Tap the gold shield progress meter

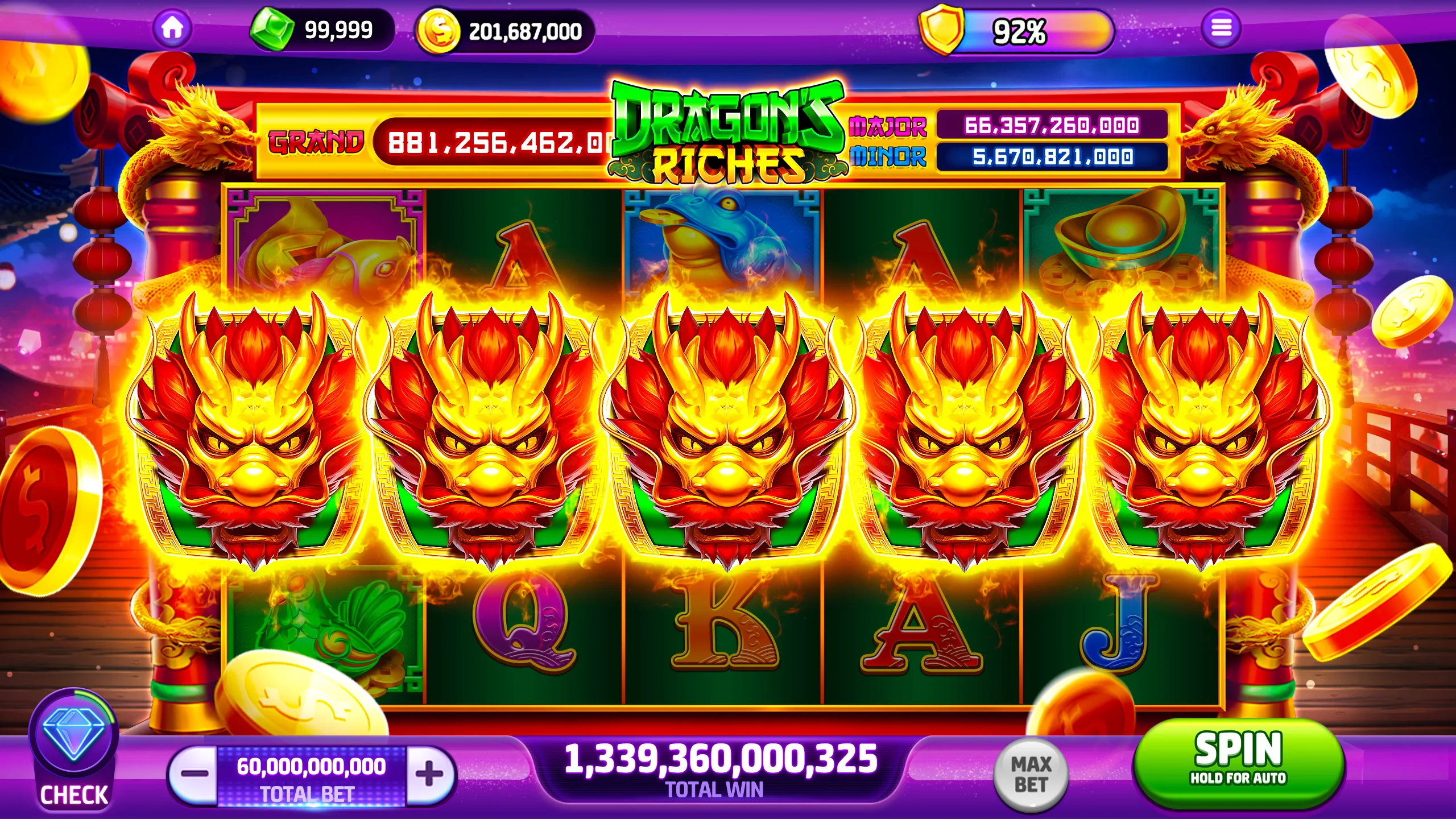pyautogui.click(x=1015, y=31)
